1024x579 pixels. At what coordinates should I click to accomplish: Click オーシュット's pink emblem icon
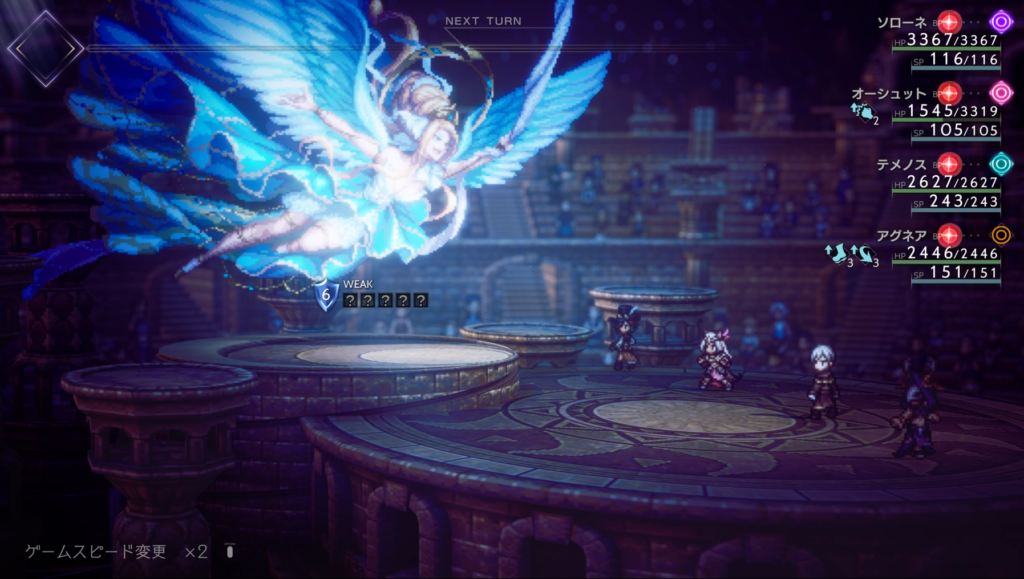coord(1000,92)
